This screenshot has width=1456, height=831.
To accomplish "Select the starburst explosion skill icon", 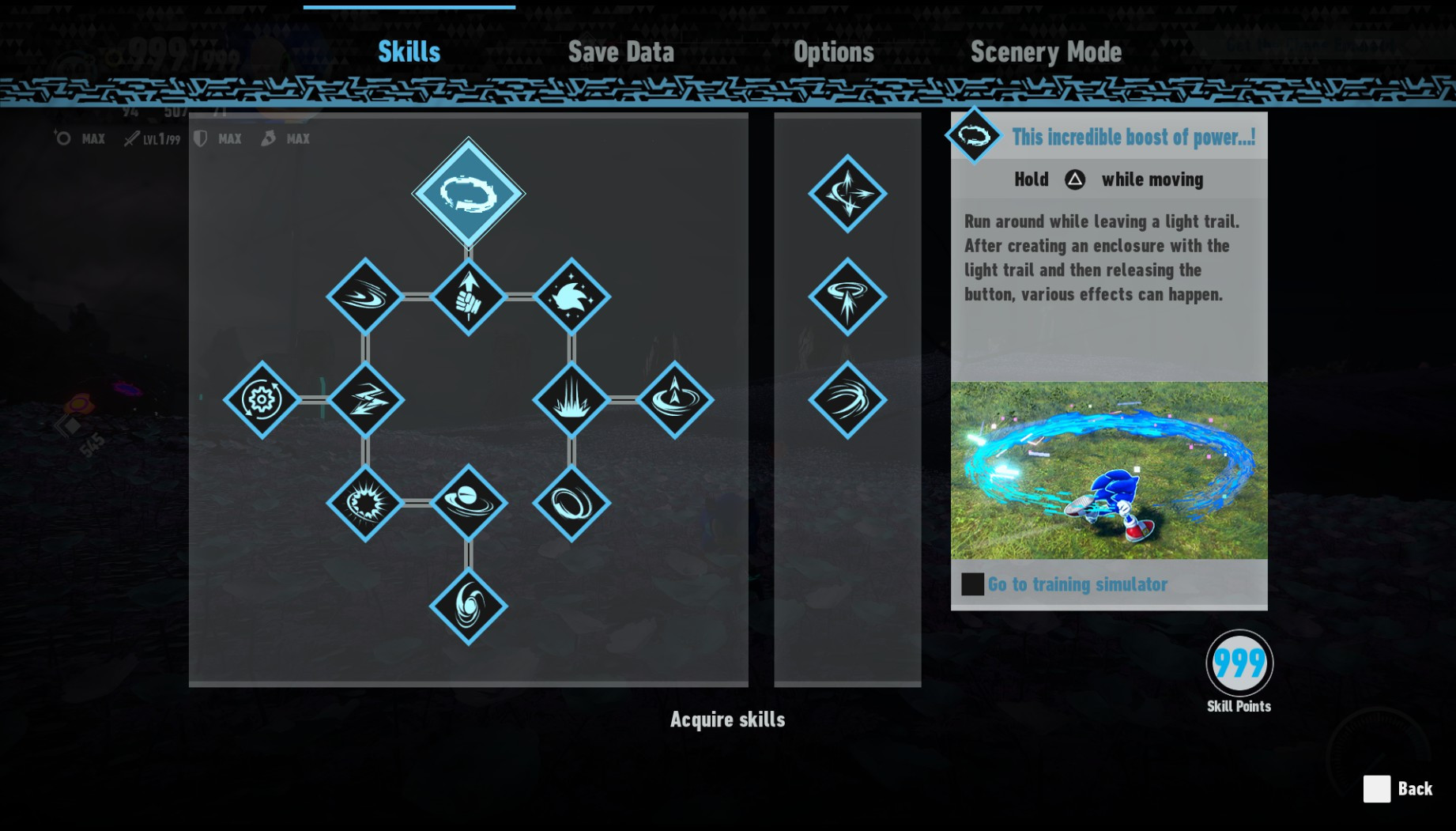I will tap(365, 504).
